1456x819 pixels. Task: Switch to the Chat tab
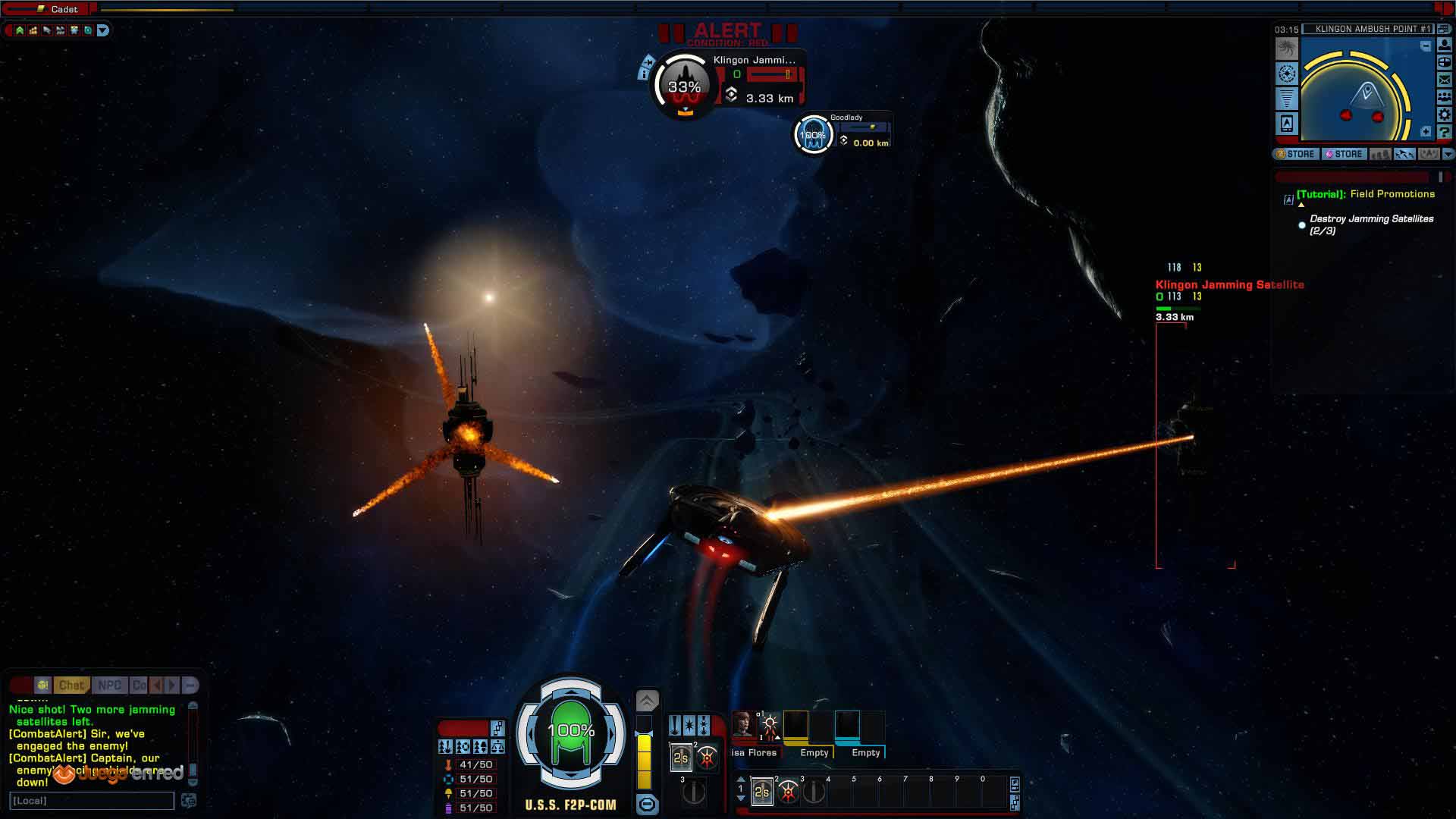point(71,686)
